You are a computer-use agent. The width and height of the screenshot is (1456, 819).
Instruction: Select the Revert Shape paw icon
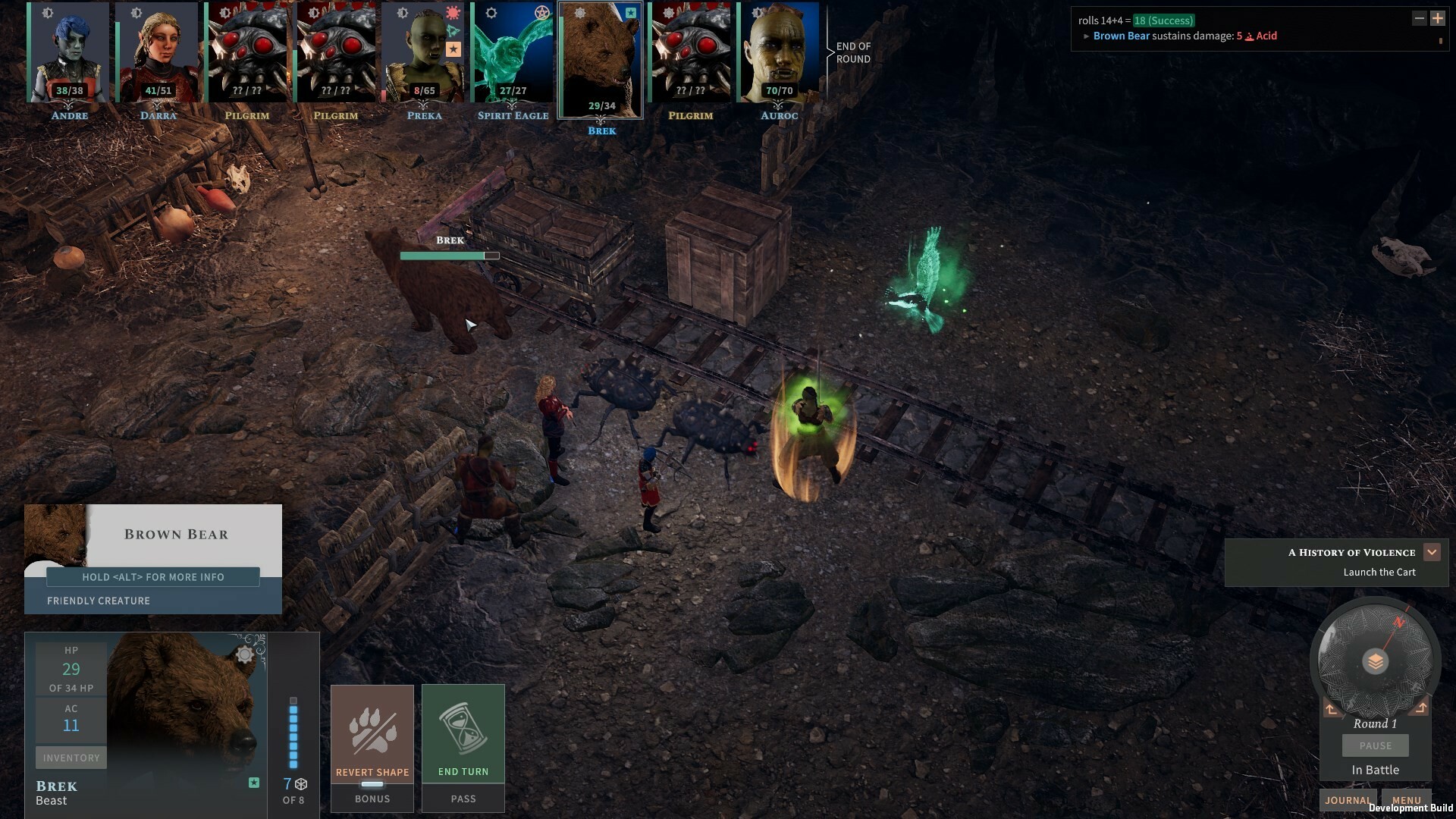(372, 732)
